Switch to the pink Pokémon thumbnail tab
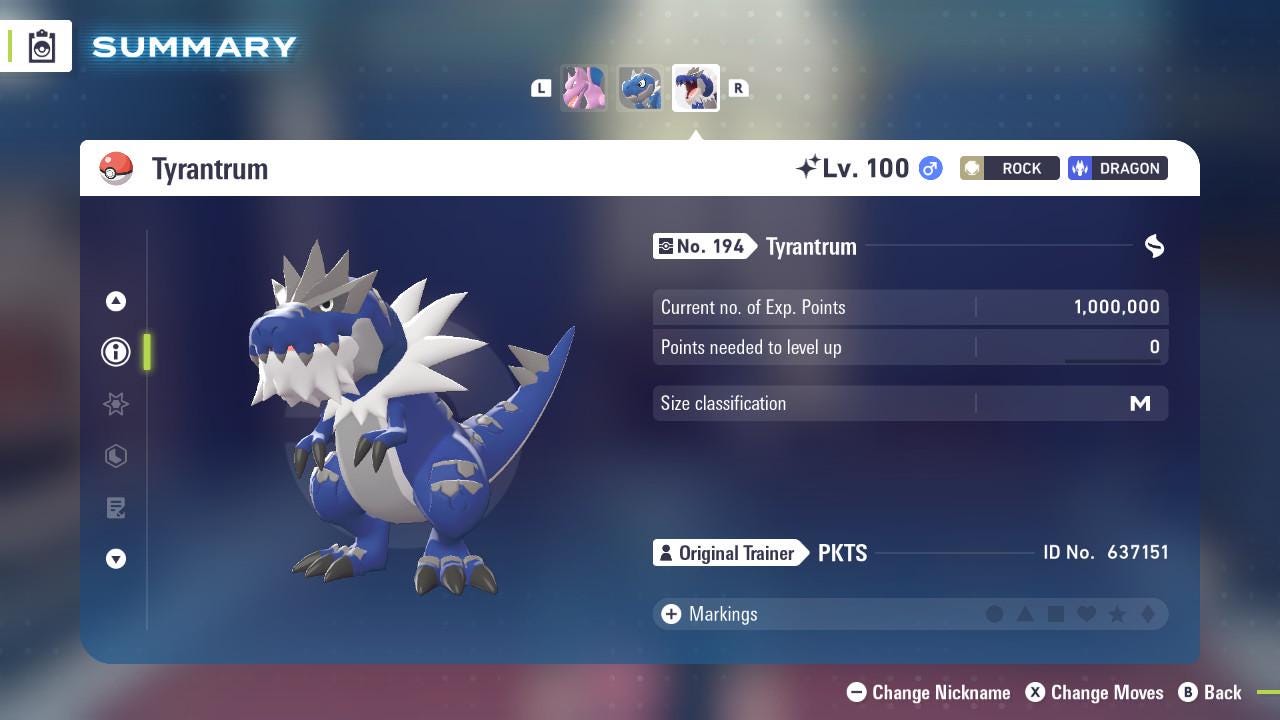 pyautogui.click(x=584, y=88)
